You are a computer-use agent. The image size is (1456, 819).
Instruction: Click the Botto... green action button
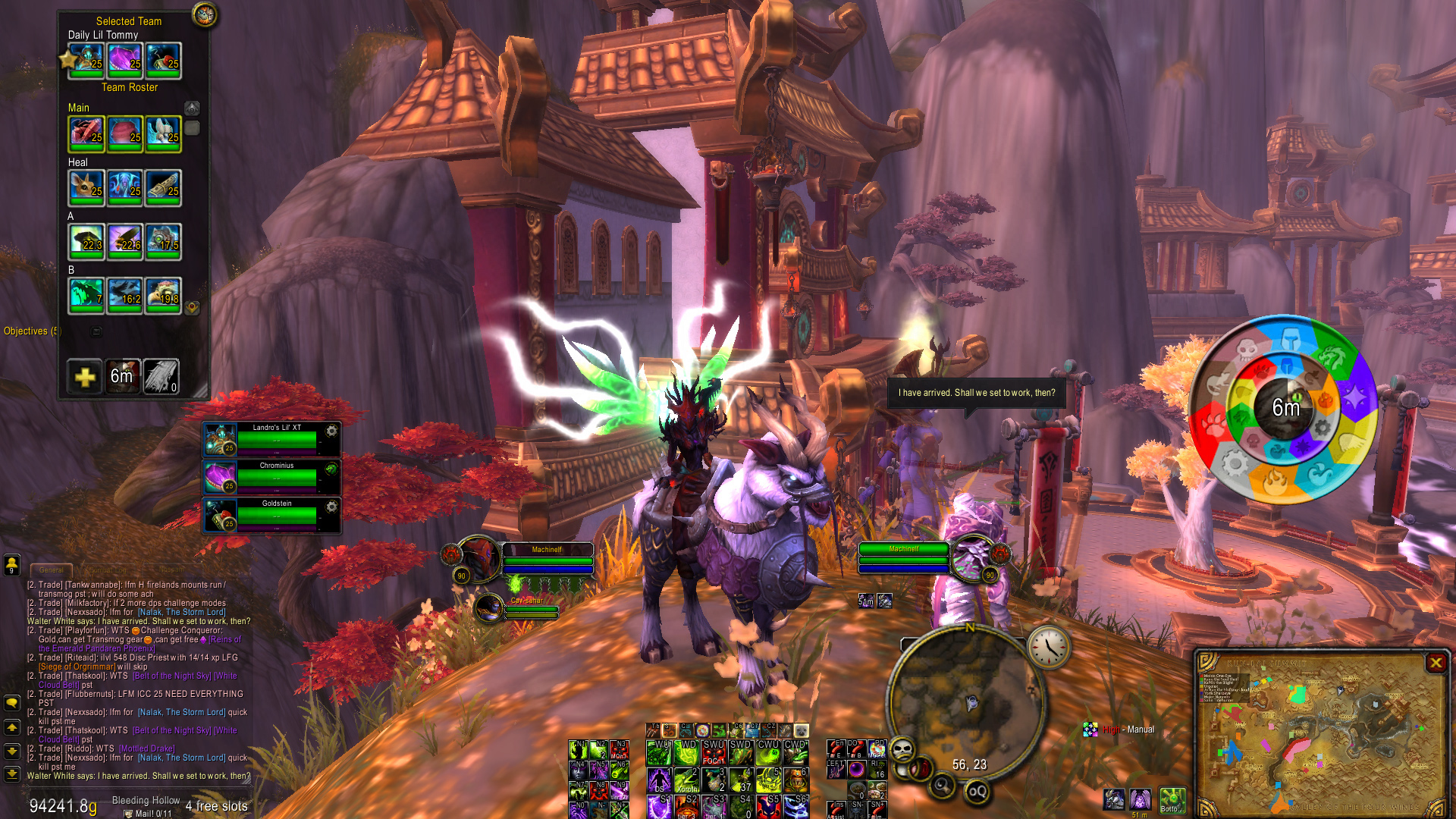tap(1172, 800)
